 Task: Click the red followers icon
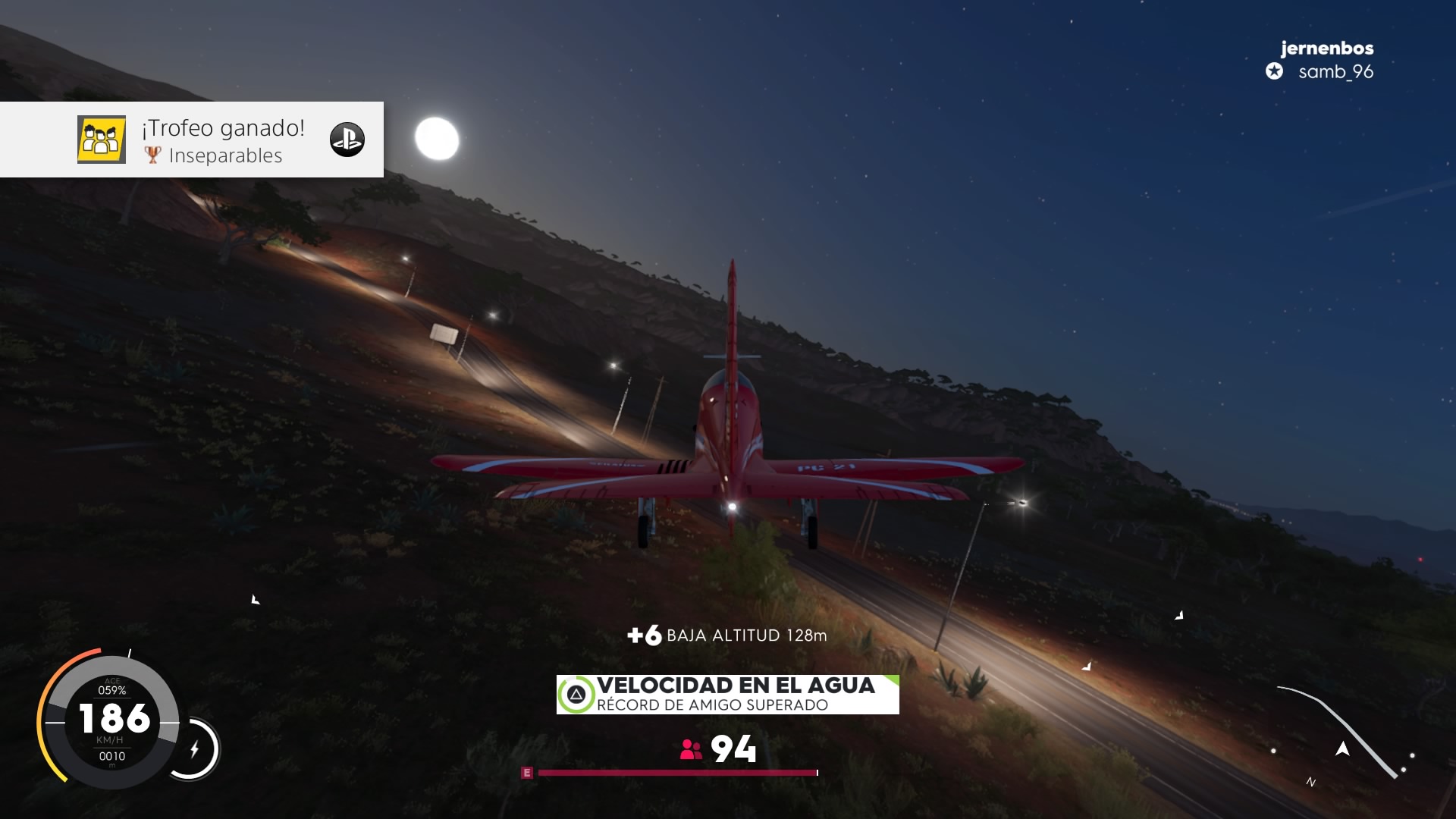[691, 749]
